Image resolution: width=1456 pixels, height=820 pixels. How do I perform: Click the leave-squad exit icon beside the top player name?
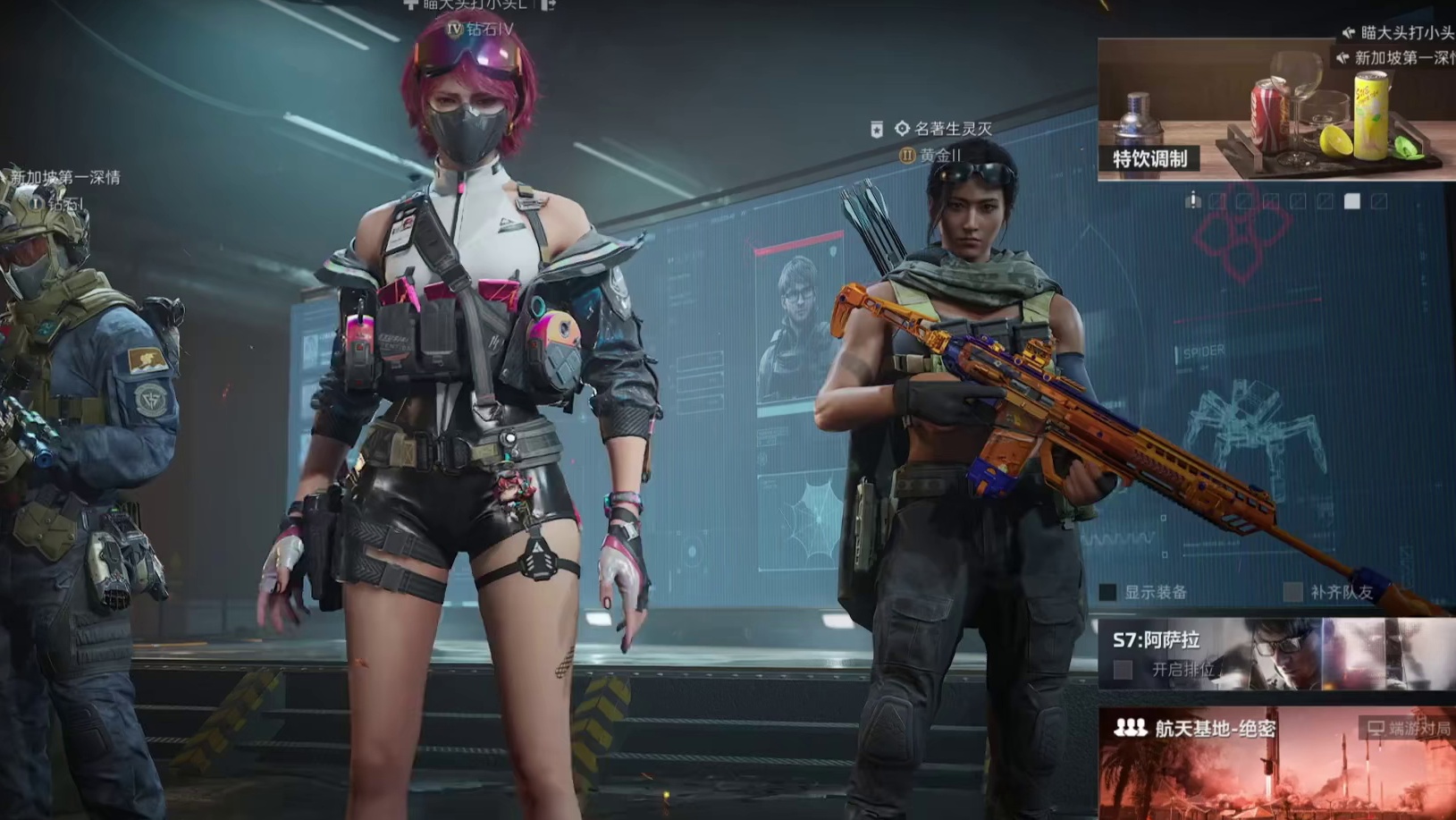coord(549,4)
